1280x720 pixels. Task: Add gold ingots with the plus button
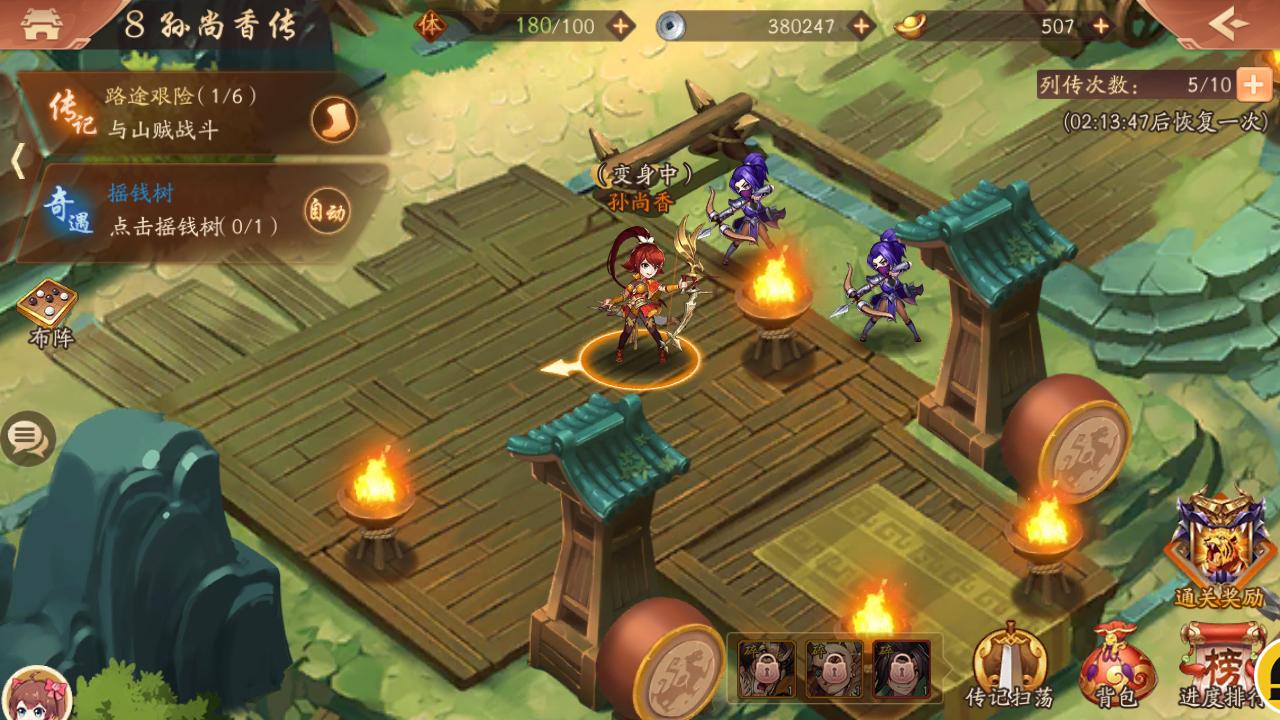(1101, 26)
